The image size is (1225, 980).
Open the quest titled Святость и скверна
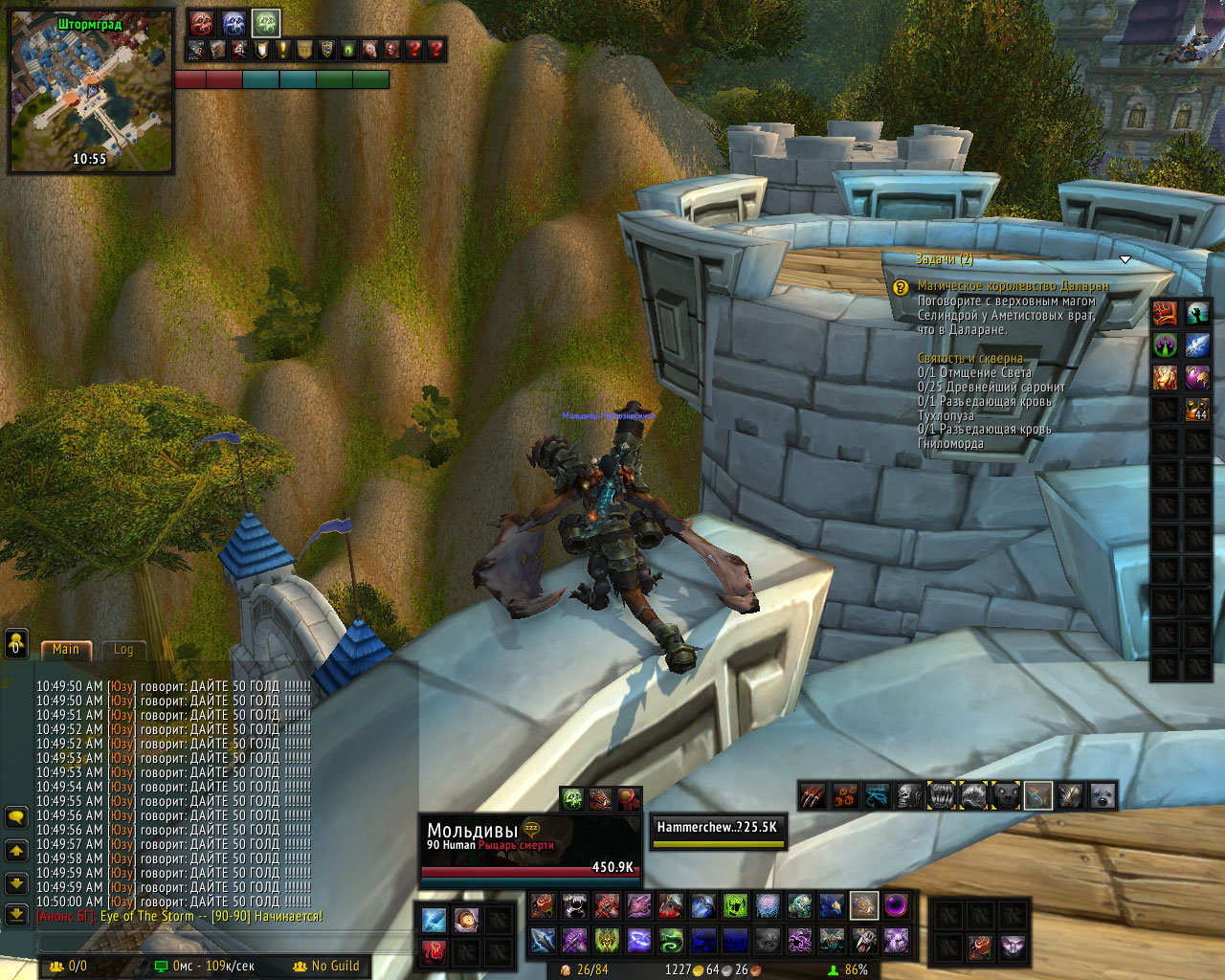tap(969, 358)
